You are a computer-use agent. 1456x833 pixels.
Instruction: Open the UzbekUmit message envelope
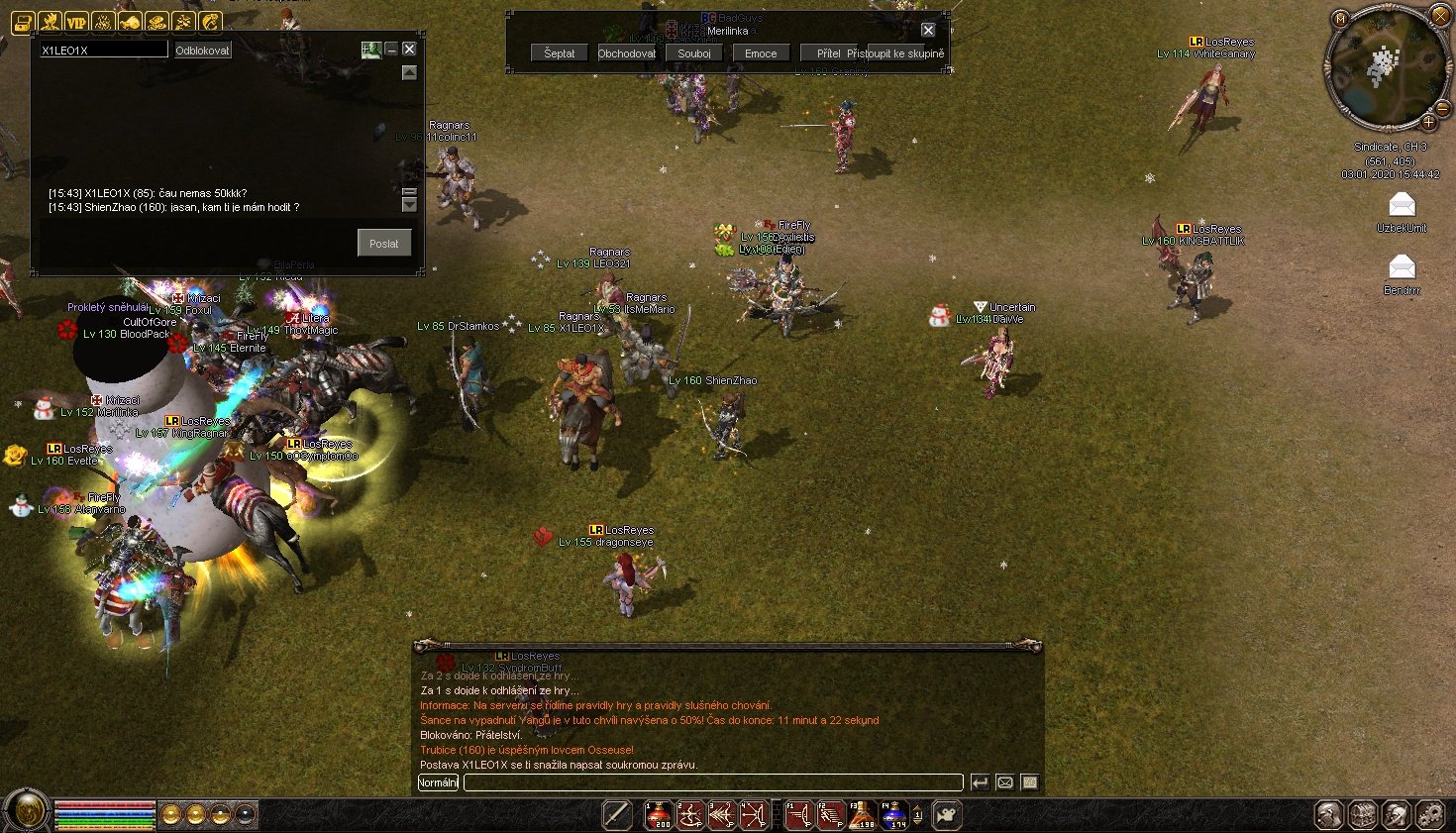coord(1402,205)
